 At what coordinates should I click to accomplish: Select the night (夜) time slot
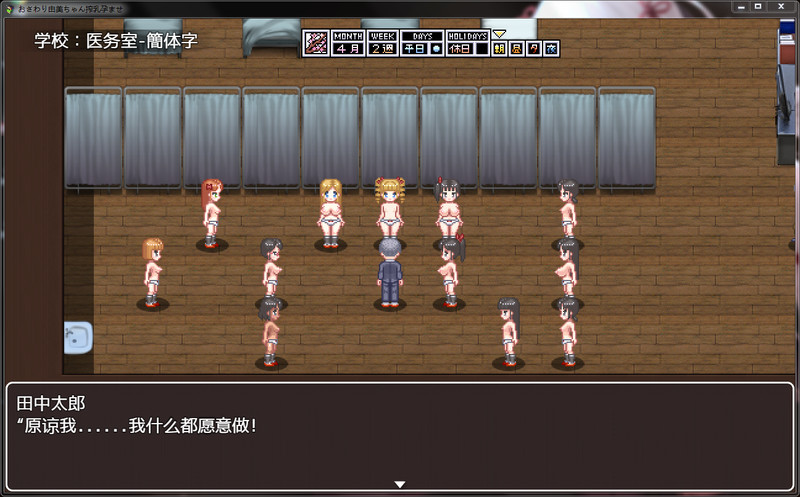[x=551, y=48]
